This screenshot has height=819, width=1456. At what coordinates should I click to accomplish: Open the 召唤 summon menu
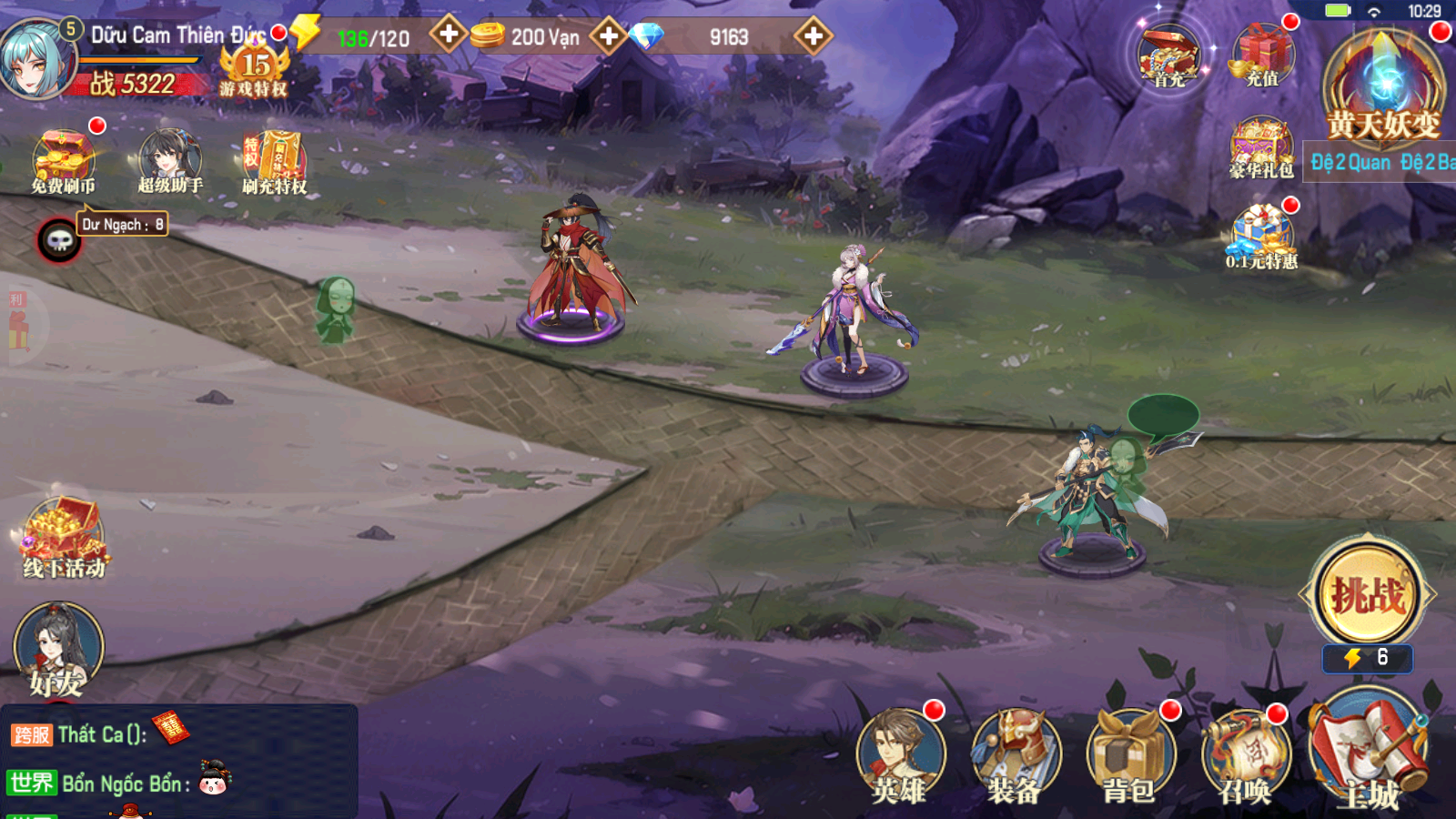1244,757
